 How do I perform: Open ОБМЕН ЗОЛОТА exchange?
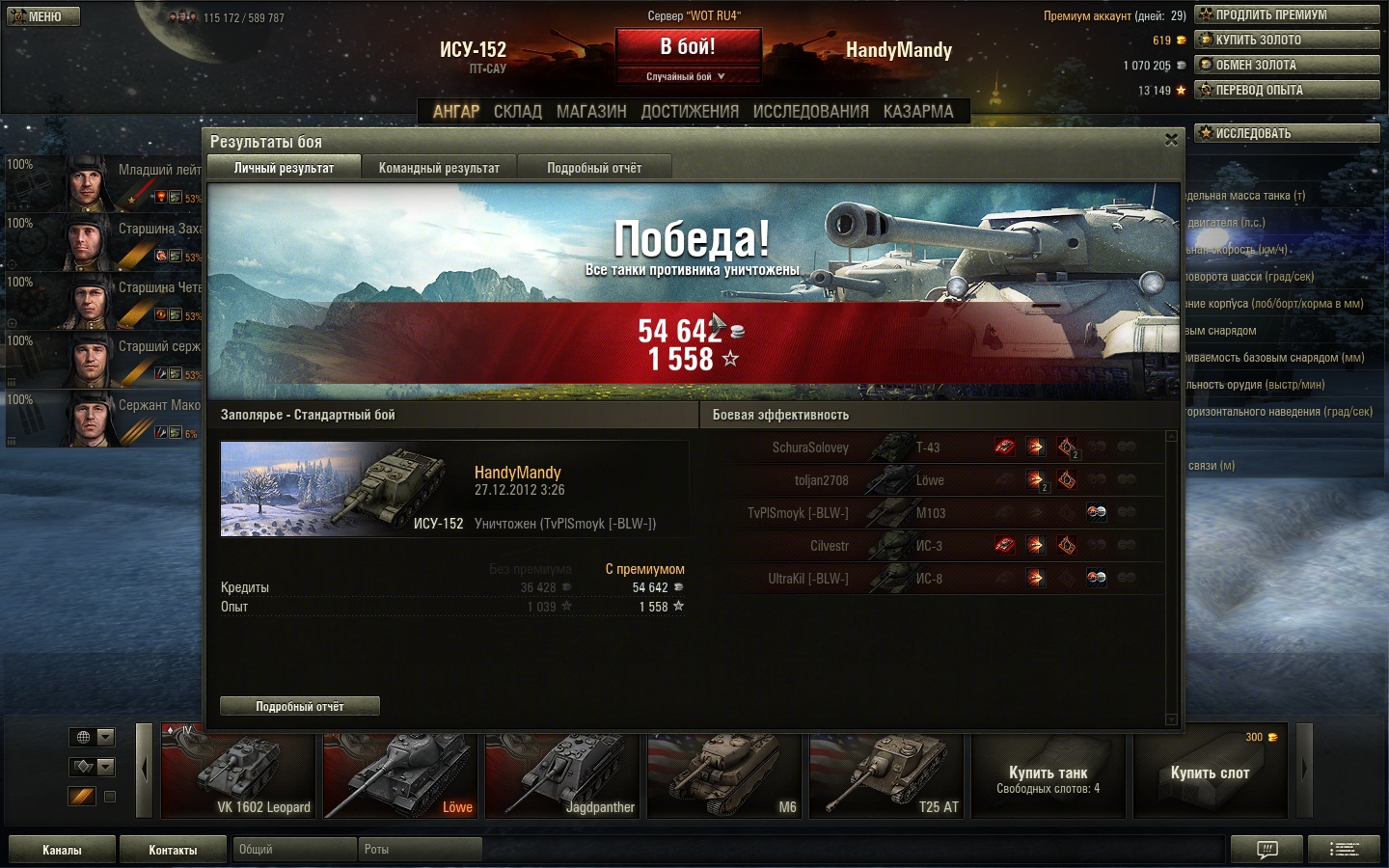1287,65
